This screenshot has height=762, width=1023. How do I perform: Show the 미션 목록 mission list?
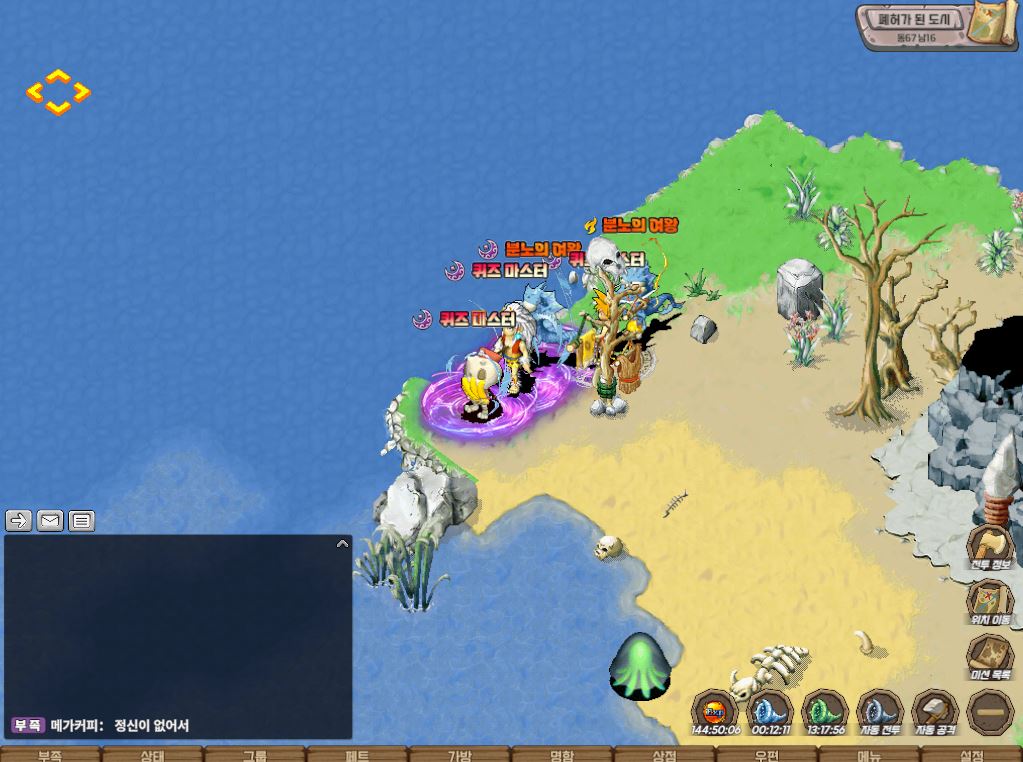tap(989, 659)
